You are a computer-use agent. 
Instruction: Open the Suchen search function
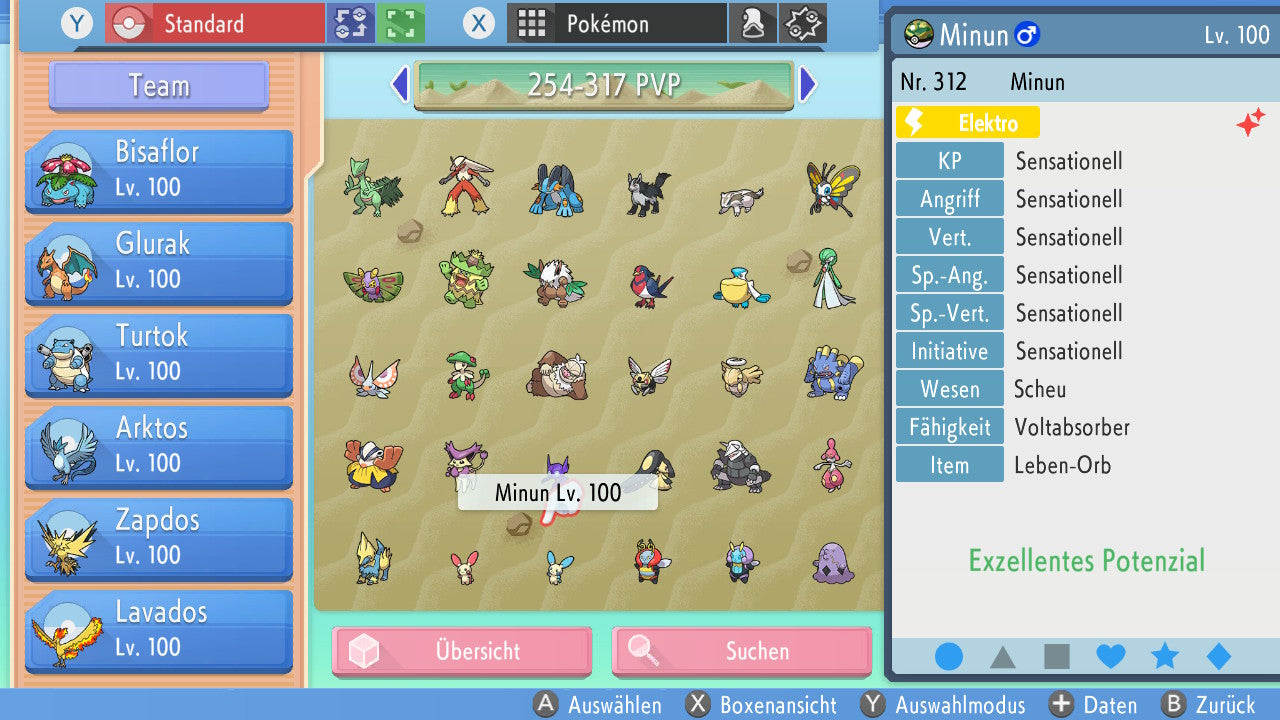[741, 651]
